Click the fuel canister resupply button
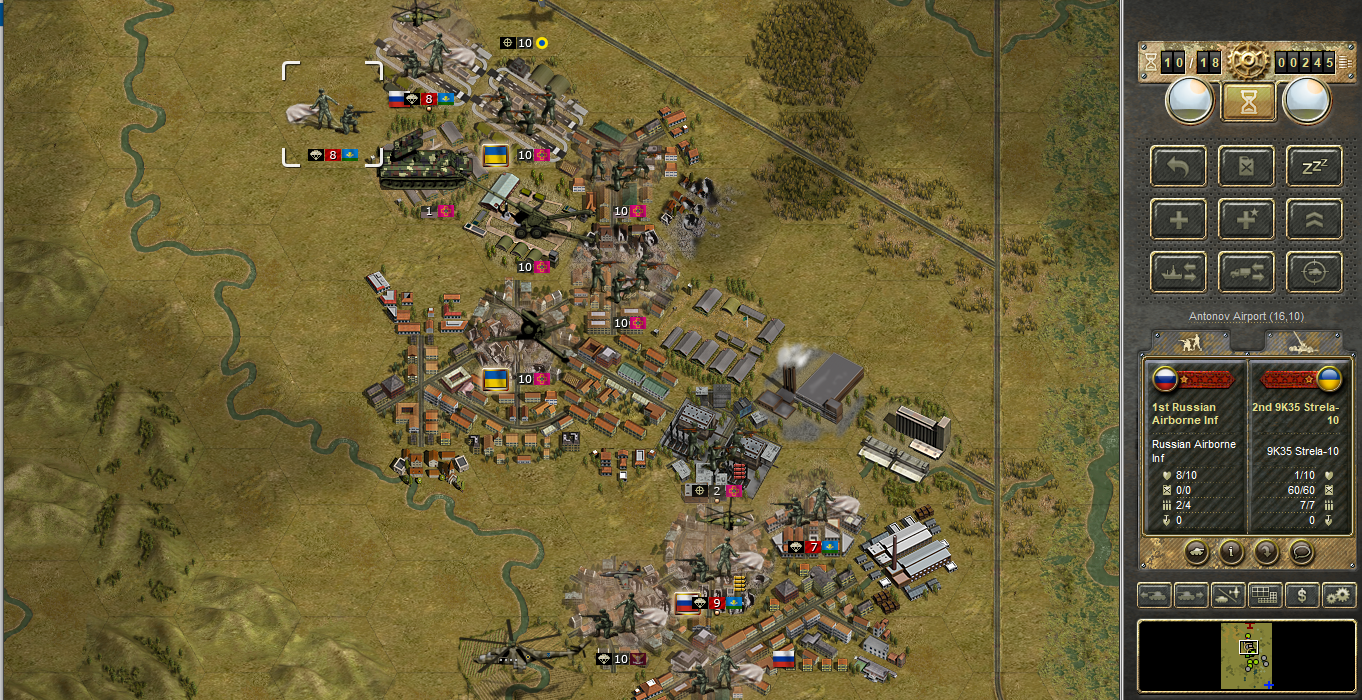The image size is (1362, 700). pyautogui.click(x=1246, y=166)
